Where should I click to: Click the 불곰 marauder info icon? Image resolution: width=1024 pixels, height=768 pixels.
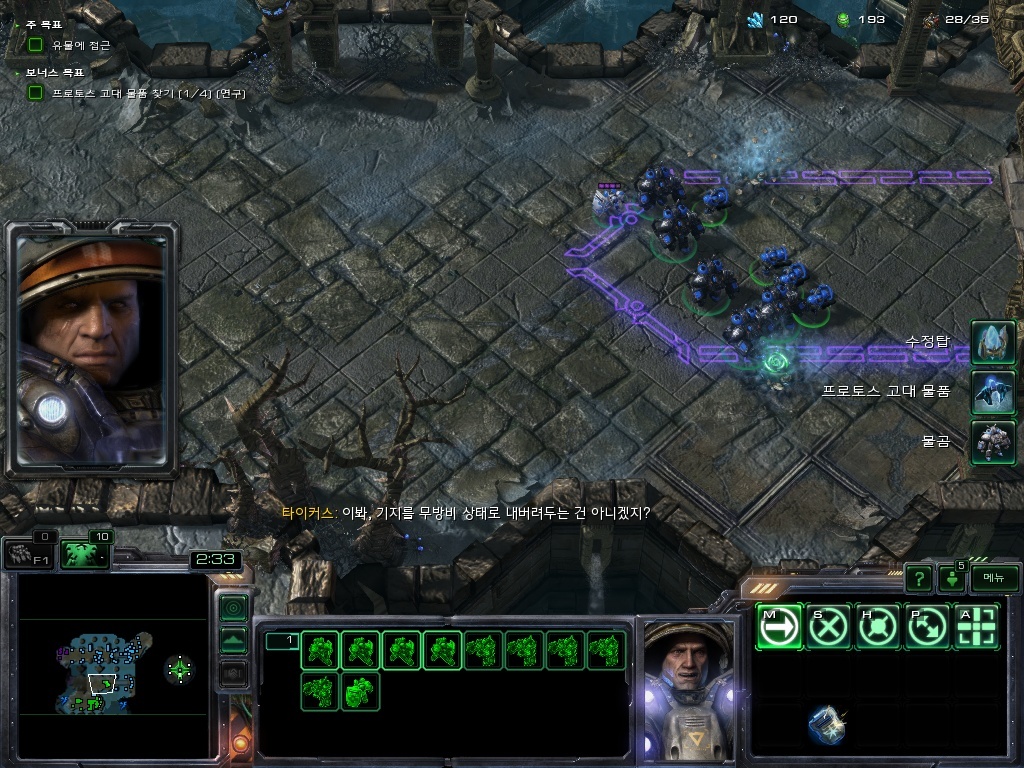(x=993, y=442)
